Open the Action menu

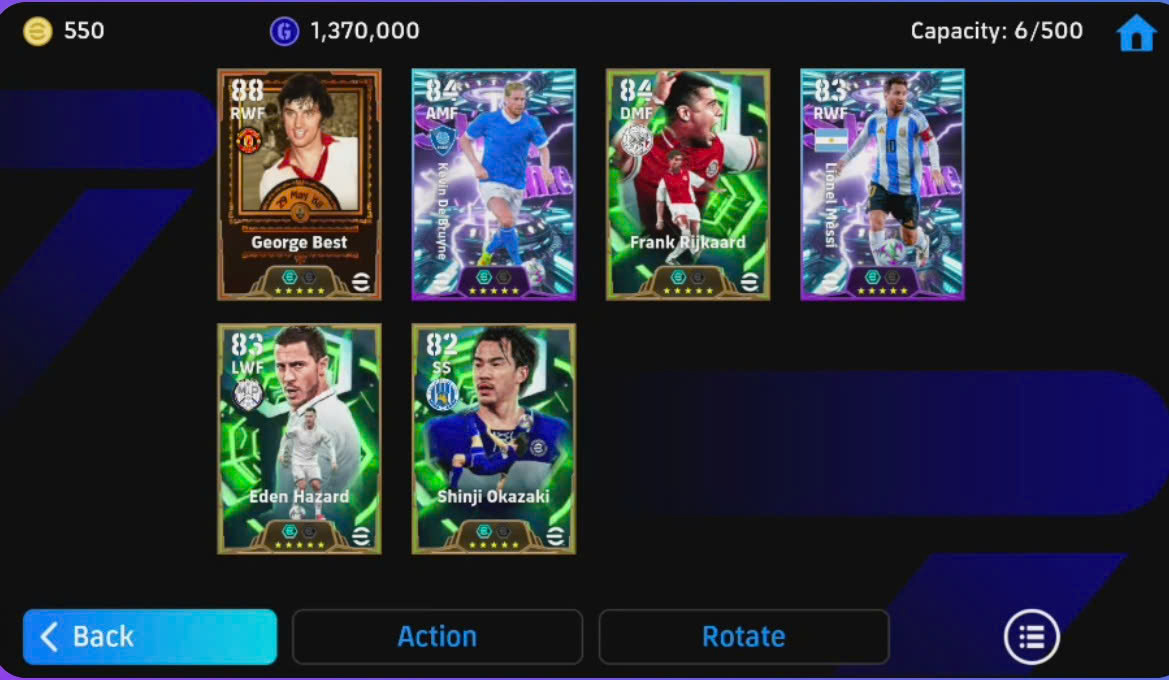click(x=437, y=637)
